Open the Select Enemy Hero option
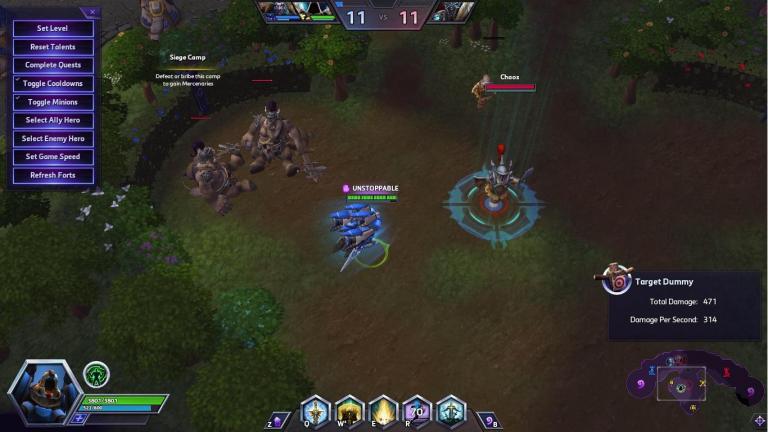768x432 pixels. (x=52, y=138)
